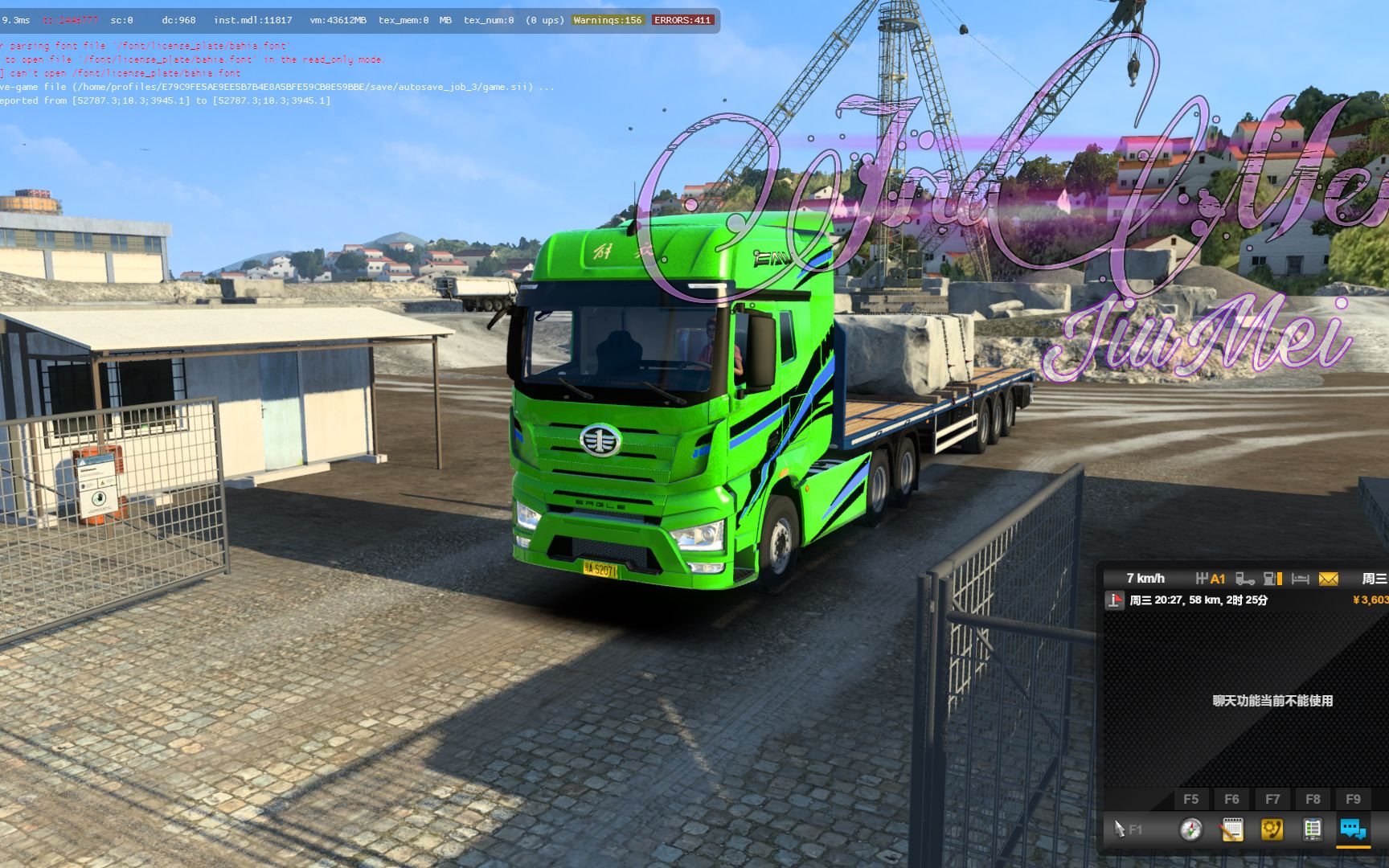Click the red flag destination icon
This screenshot has height=868, width=1389.
pos(1115,600)
